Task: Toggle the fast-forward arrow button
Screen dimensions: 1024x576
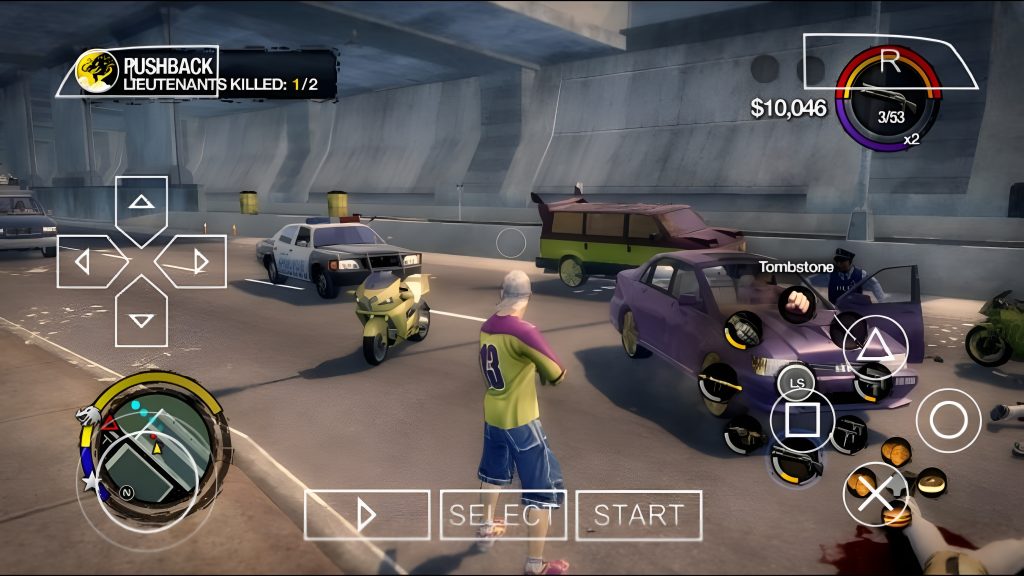Action: point(367,515)
